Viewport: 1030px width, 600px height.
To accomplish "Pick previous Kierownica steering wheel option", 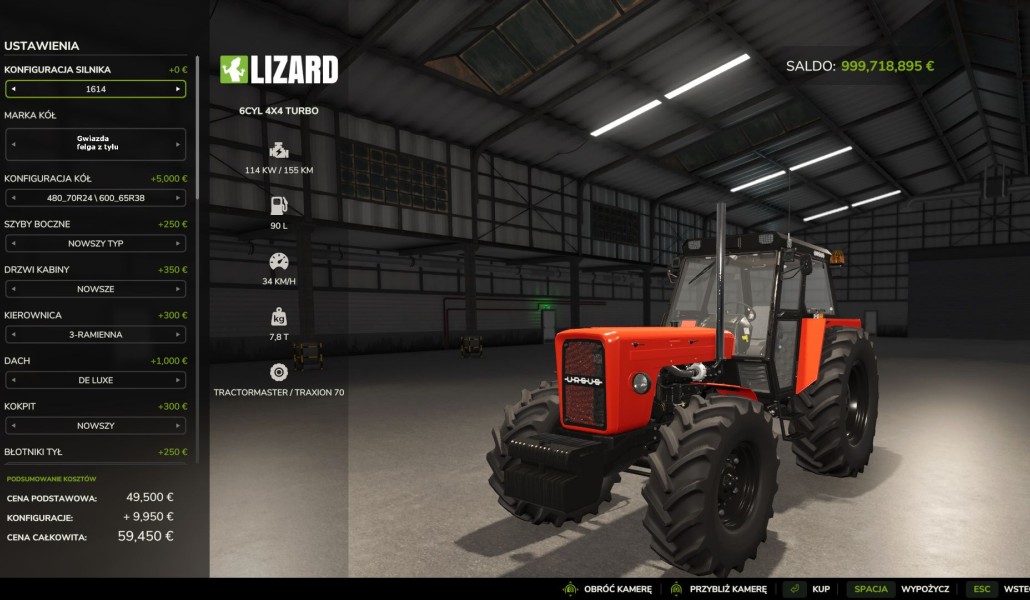I will (x=13, y=335).
